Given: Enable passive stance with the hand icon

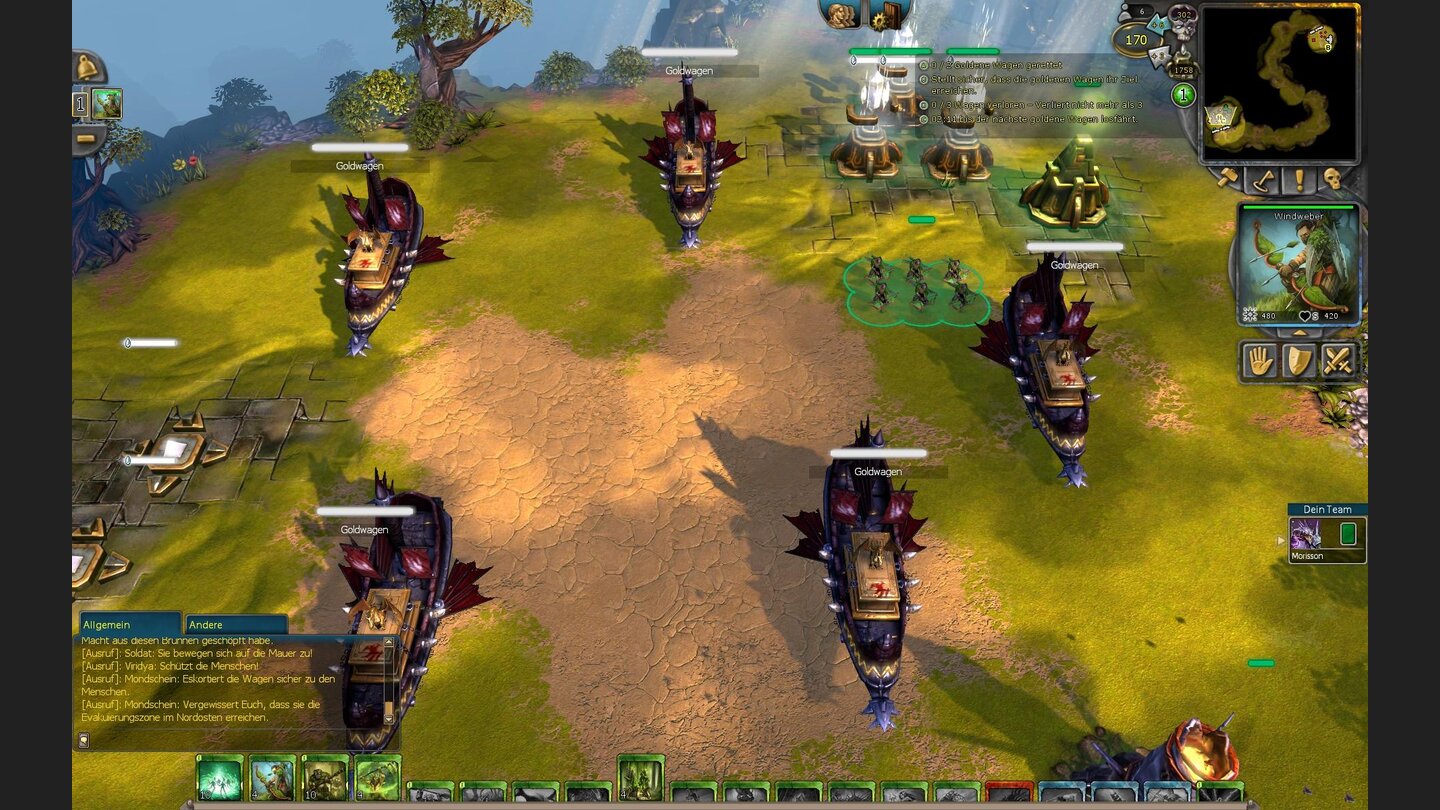Looking at the screenshot, I should pyautogui.click(x=1259, y=360).
